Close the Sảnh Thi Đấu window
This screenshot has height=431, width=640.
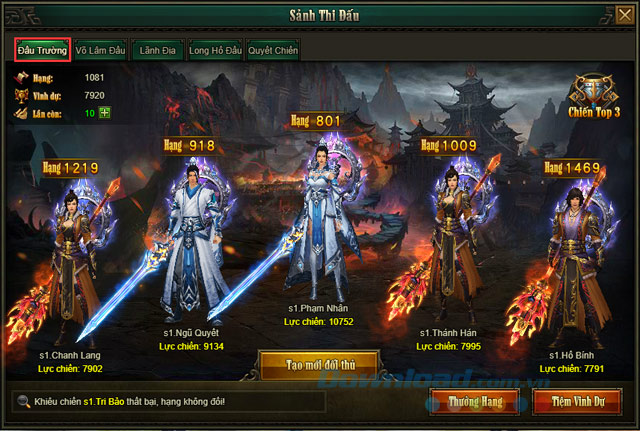624,13
